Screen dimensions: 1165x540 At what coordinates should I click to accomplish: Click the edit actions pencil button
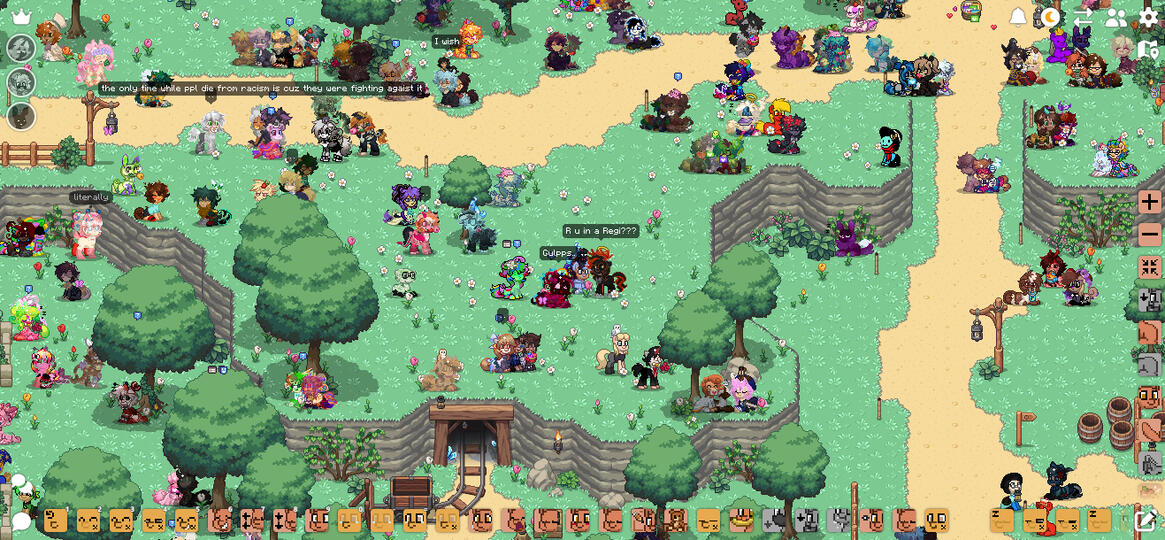1146,520
